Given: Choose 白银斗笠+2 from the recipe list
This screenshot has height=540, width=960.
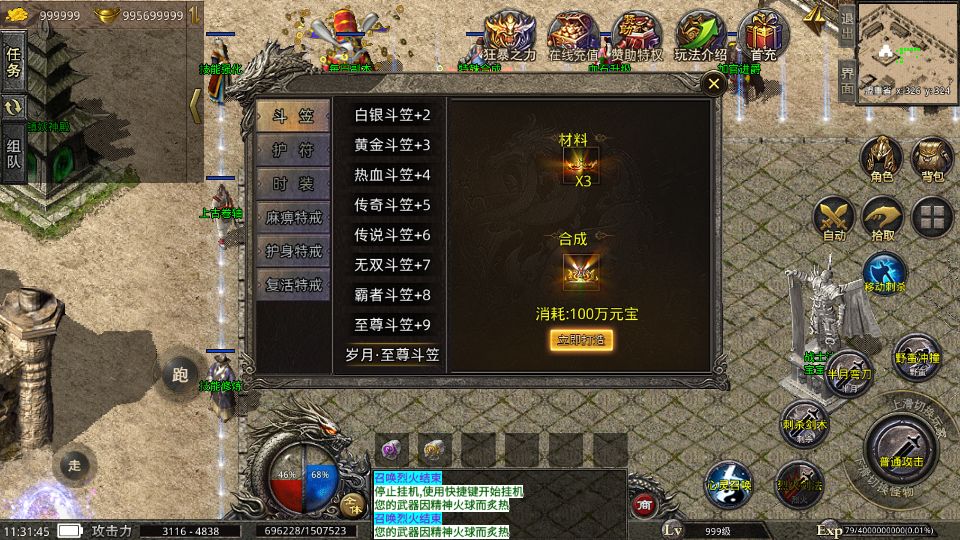Looking at the screenshot, I should click(x=392, y=115).
